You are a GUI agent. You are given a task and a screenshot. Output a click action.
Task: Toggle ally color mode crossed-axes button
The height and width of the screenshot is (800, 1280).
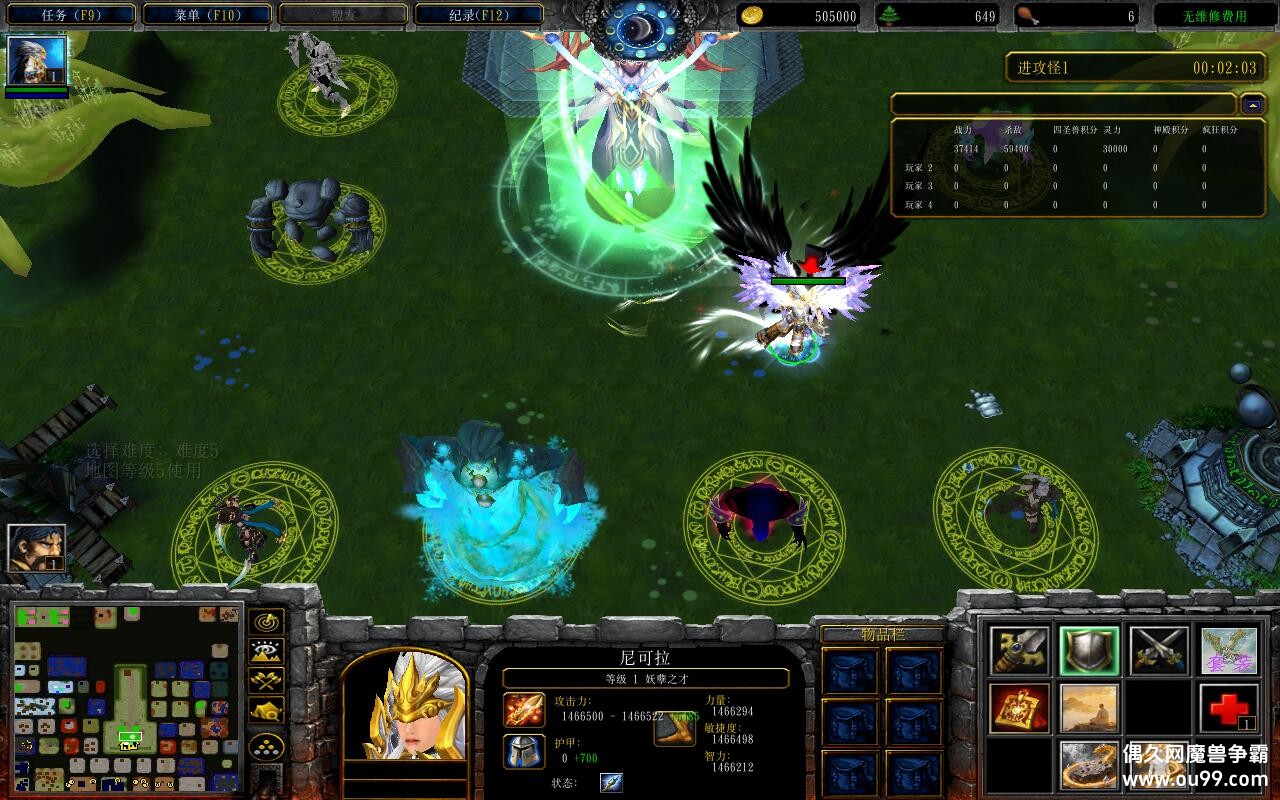[x=266, y=681]
